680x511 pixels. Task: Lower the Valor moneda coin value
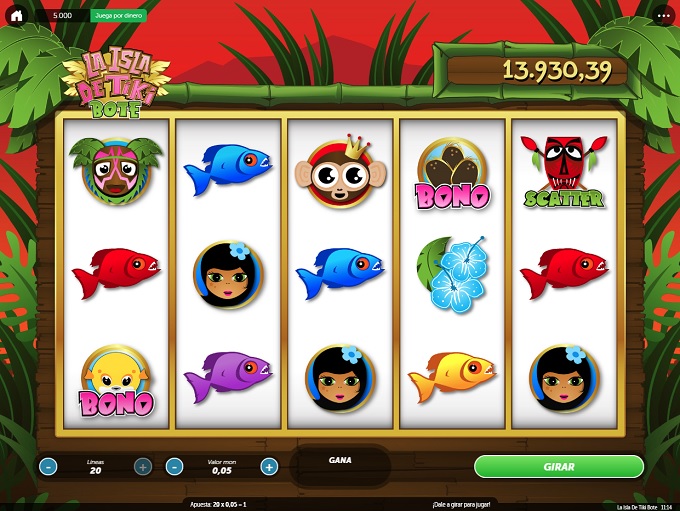pyautogui.click(x=174, y=466)
